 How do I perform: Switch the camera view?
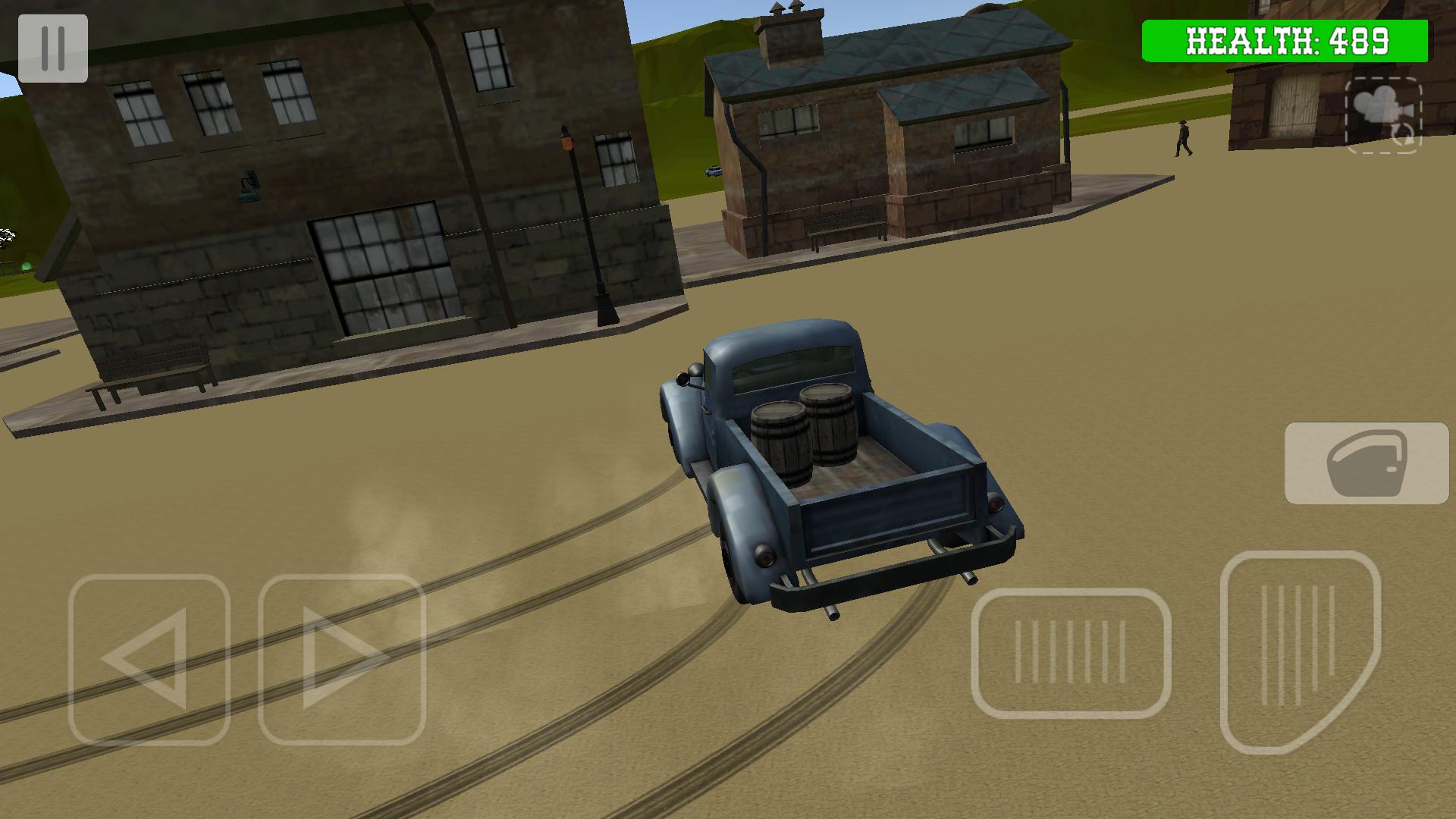coord(1383,115)
